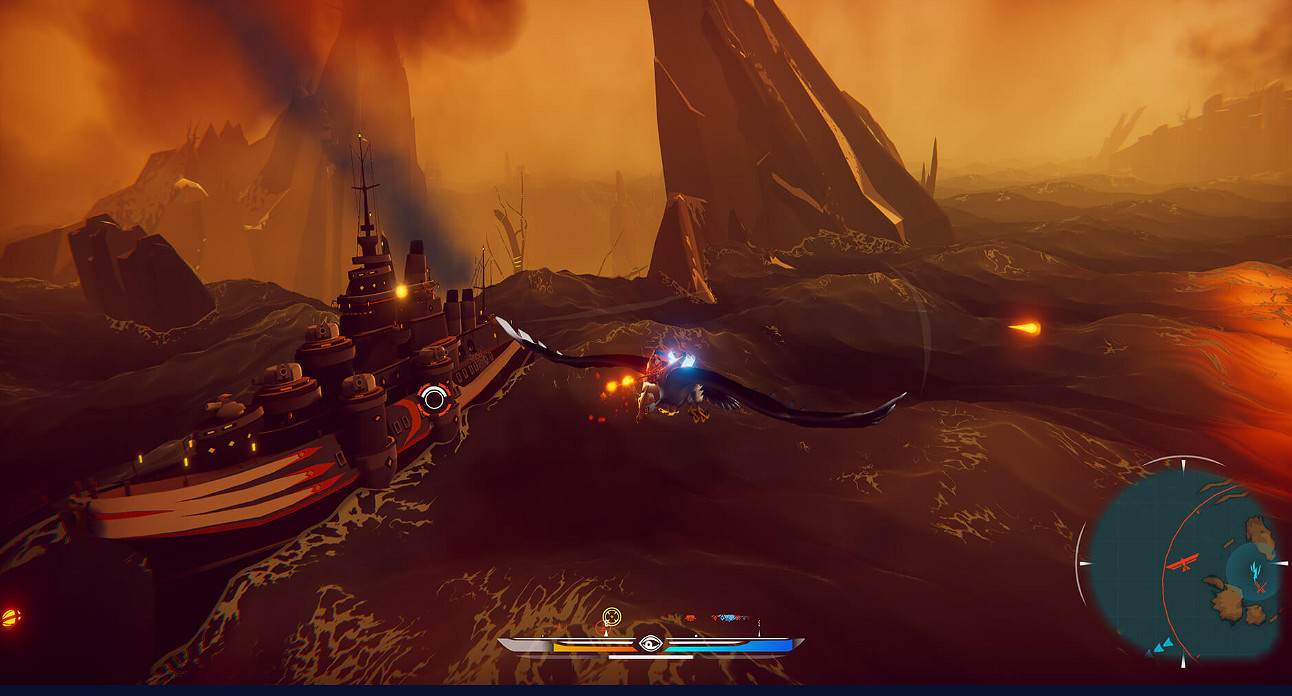Image resolution: width=1292 pixels, height=696 pixels.
Task: Click the blue arrow markers on the minimap
Action: coord(1162,648)
